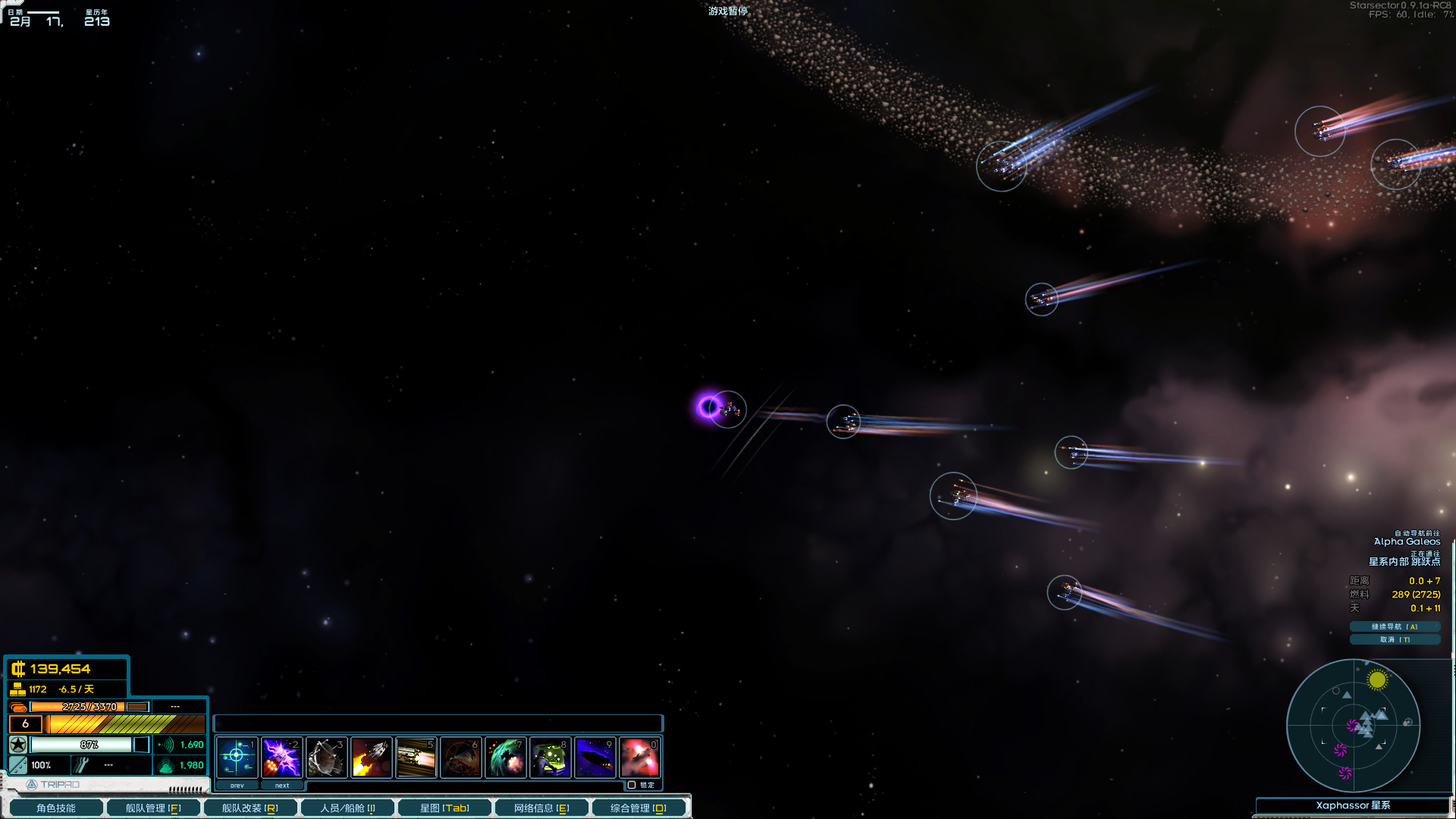
Task: Use the green hologram ability in slot 8
Action: tap(550, 757)
